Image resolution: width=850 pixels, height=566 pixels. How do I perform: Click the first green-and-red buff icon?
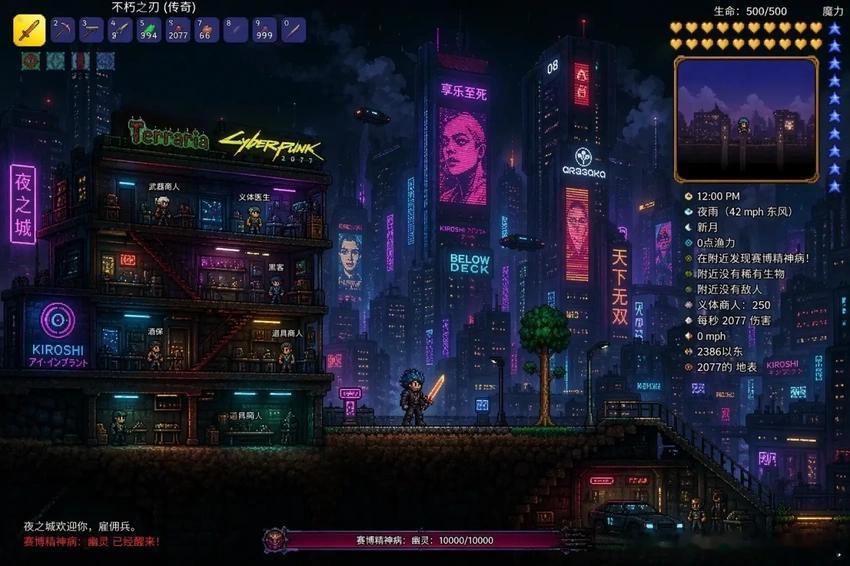point(31,61)
